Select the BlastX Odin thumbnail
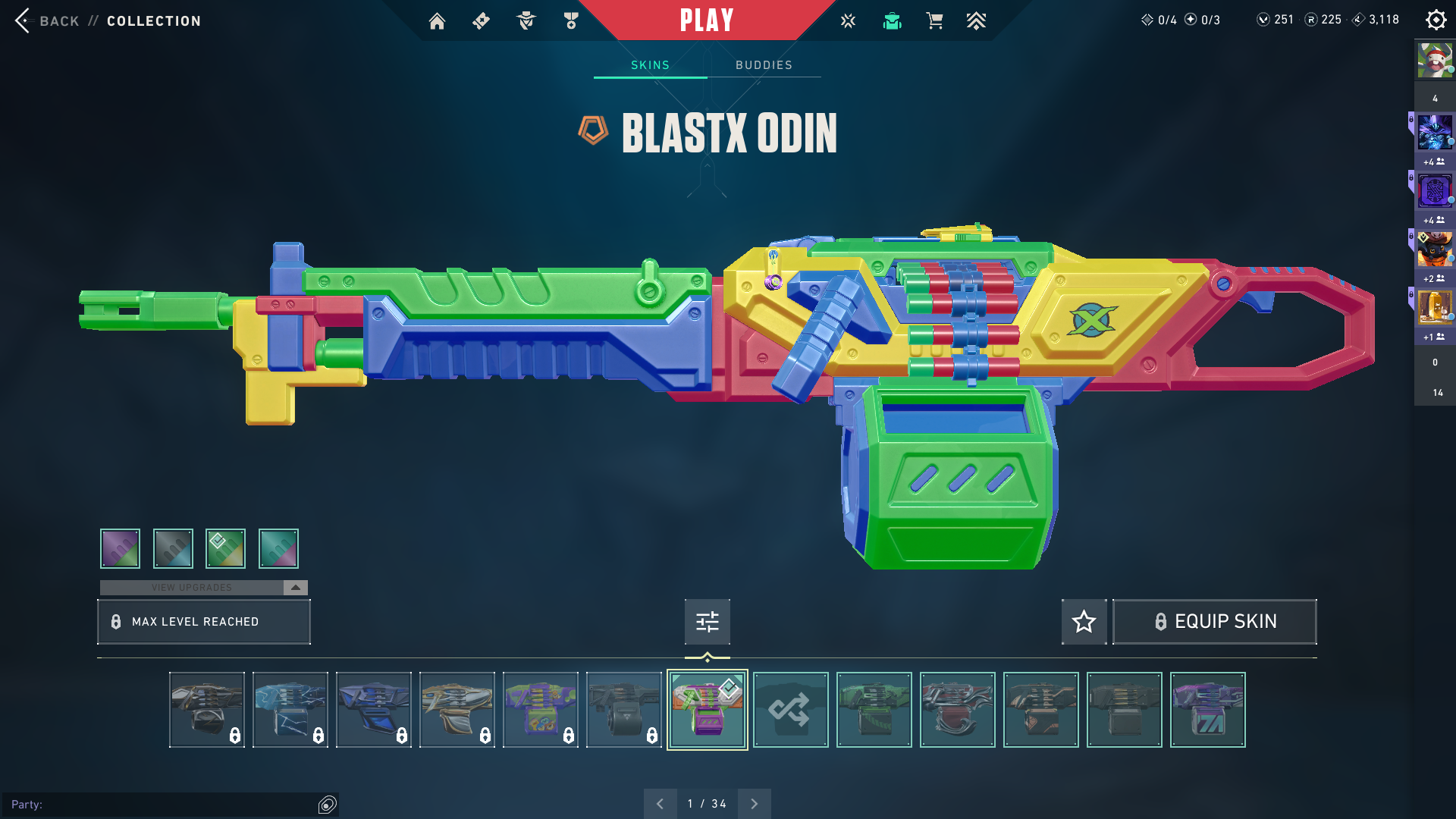Image resolution: width=1456 pixels, height=819 pixels. coord(707,710)
